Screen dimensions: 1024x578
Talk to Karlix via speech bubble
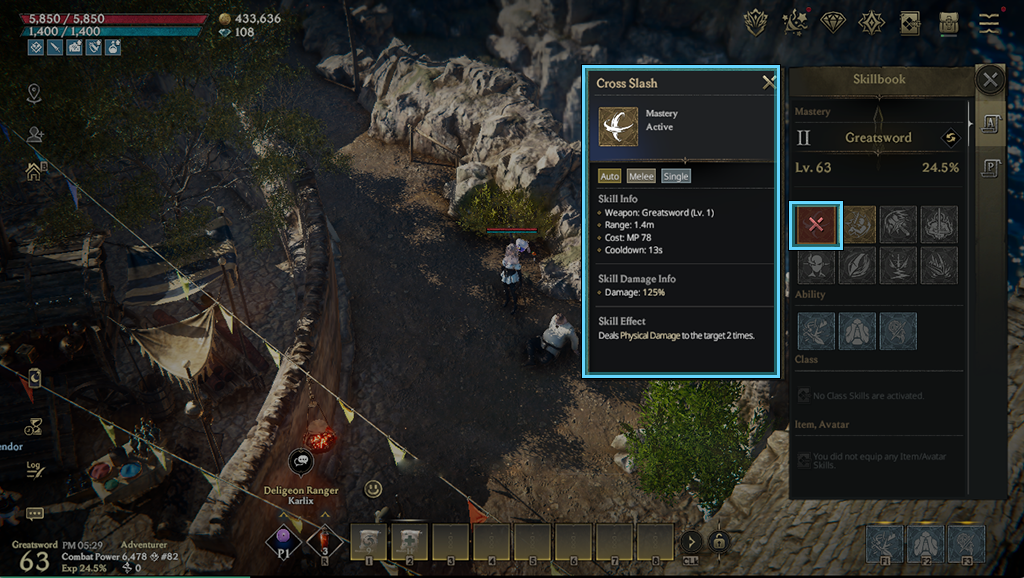301,461
